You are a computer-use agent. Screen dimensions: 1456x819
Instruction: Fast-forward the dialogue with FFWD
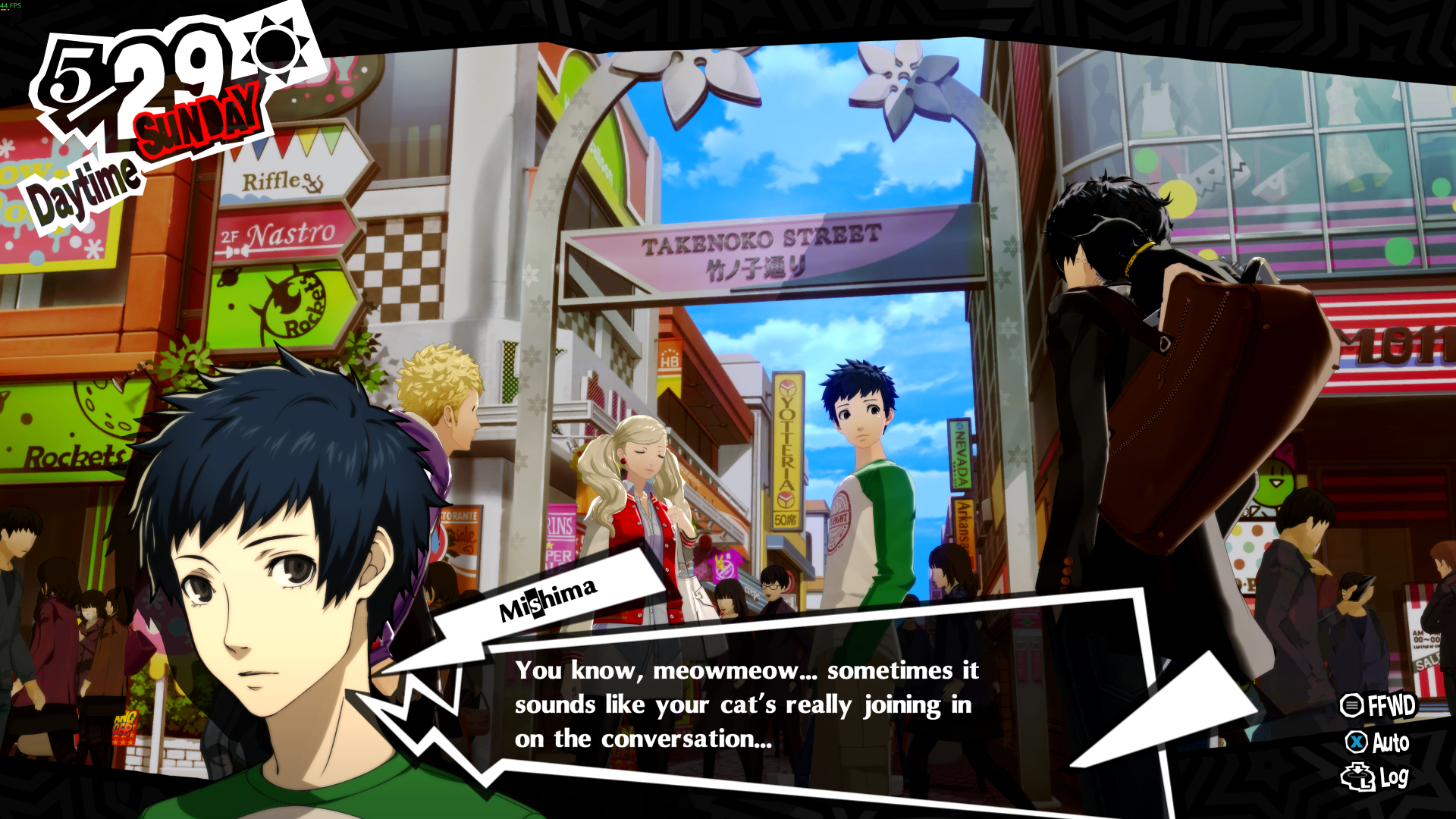coord(1378,705)
